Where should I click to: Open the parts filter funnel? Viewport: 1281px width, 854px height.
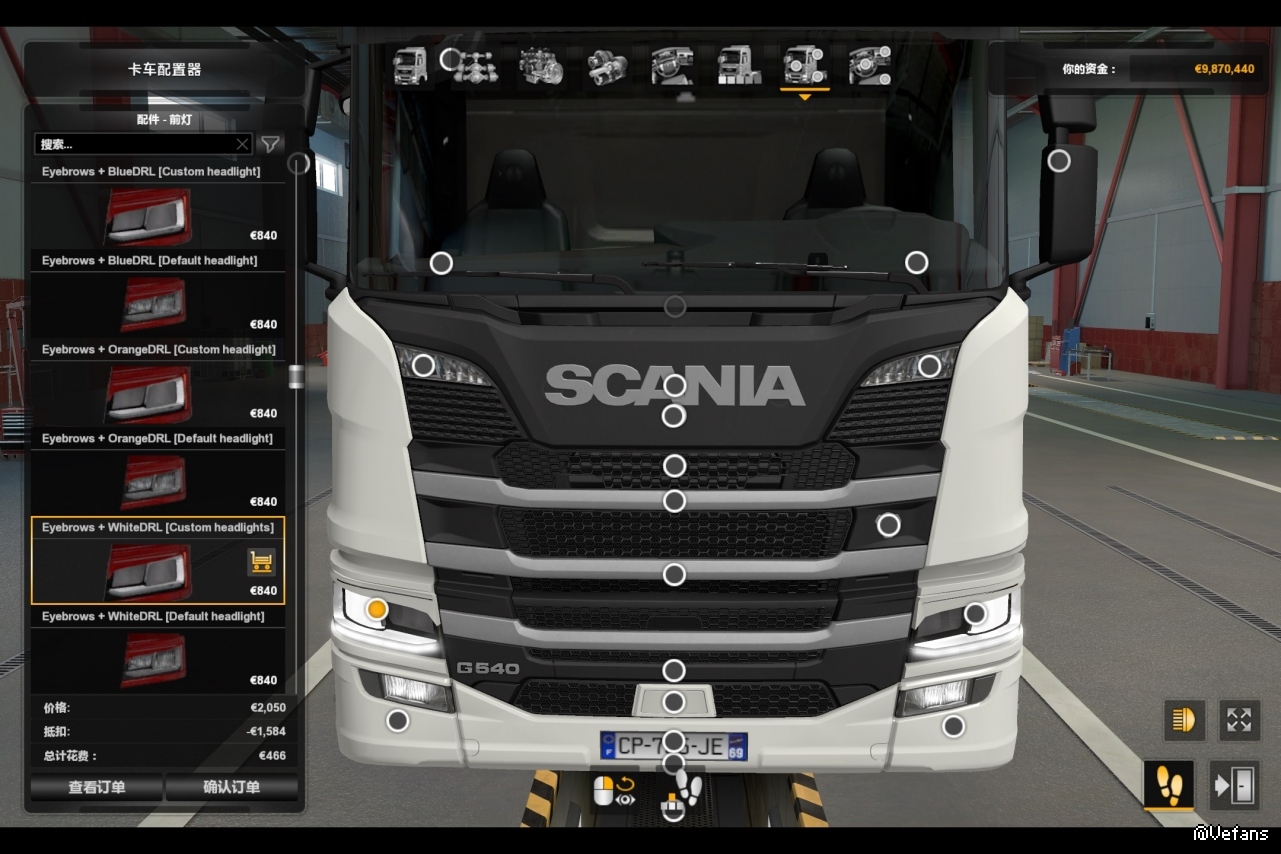coord(270,144)
